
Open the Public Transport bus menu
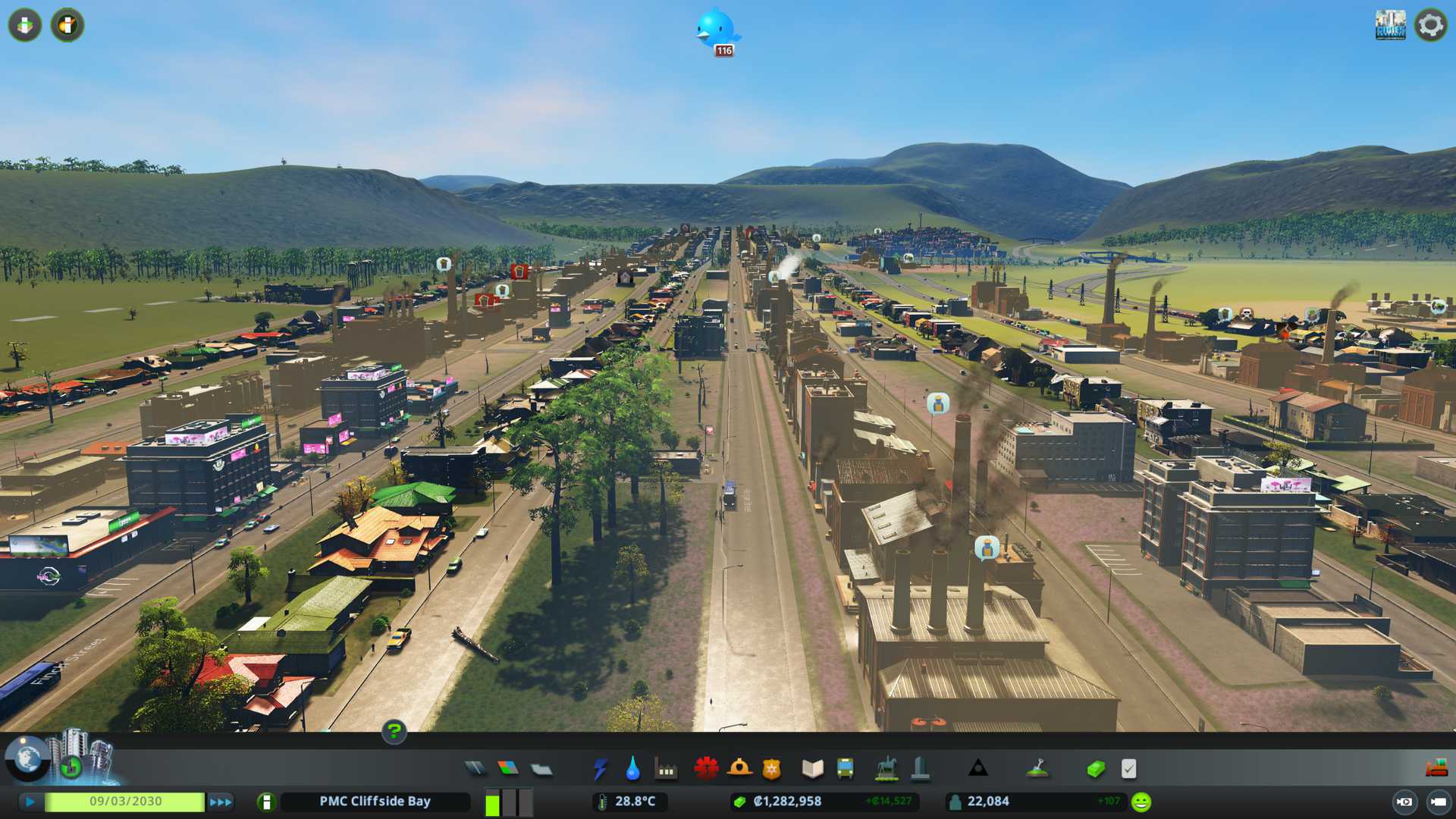coord(845,769)
